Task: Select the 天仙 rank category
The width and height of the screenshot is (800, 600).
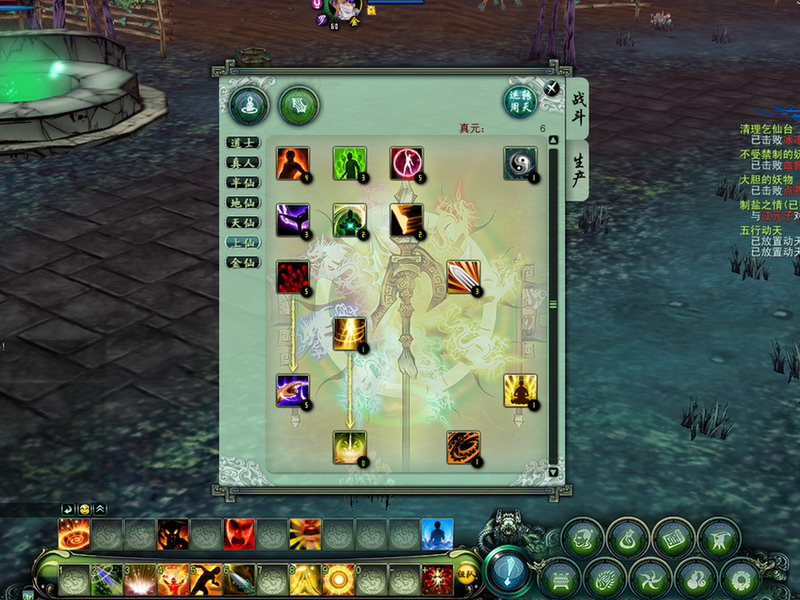Action: tap(243, 223)
